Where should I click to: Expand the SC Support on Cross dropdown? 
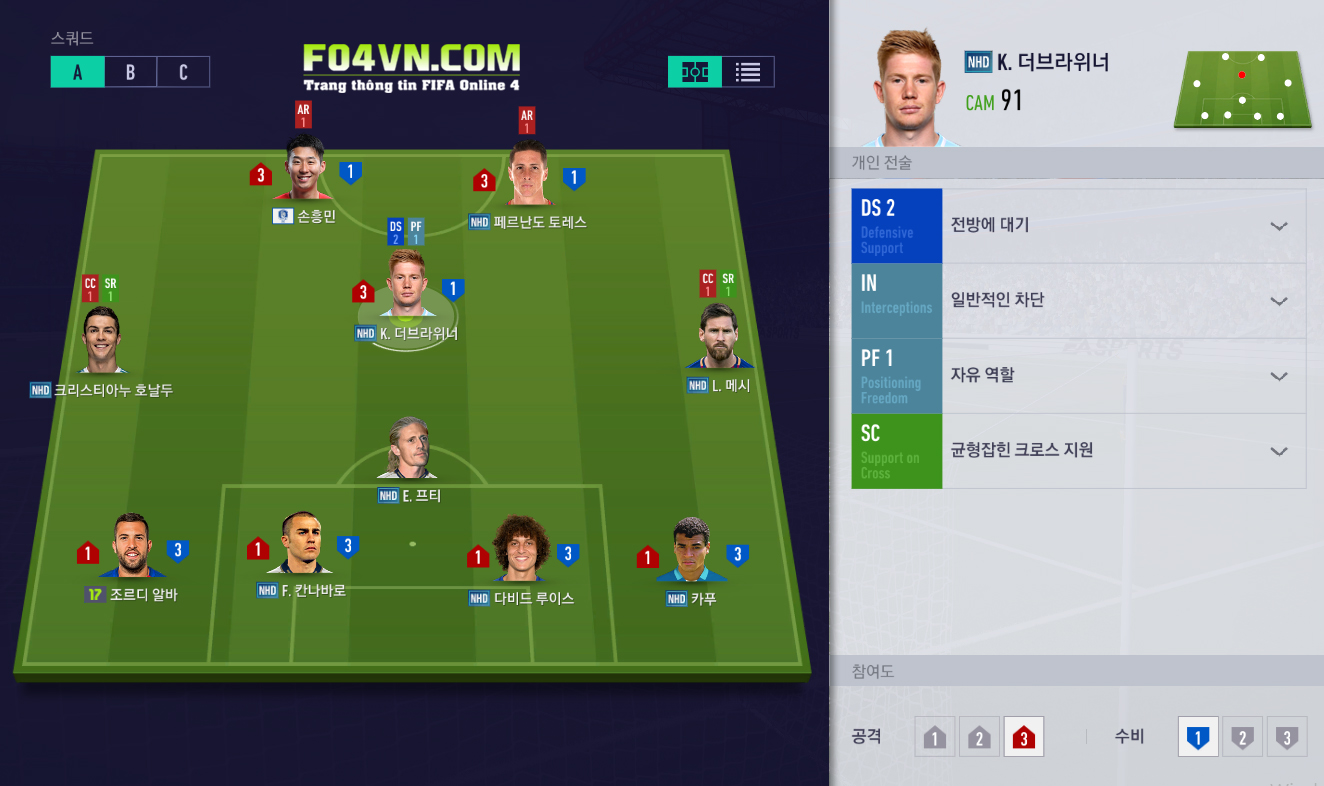(1278, 451)
